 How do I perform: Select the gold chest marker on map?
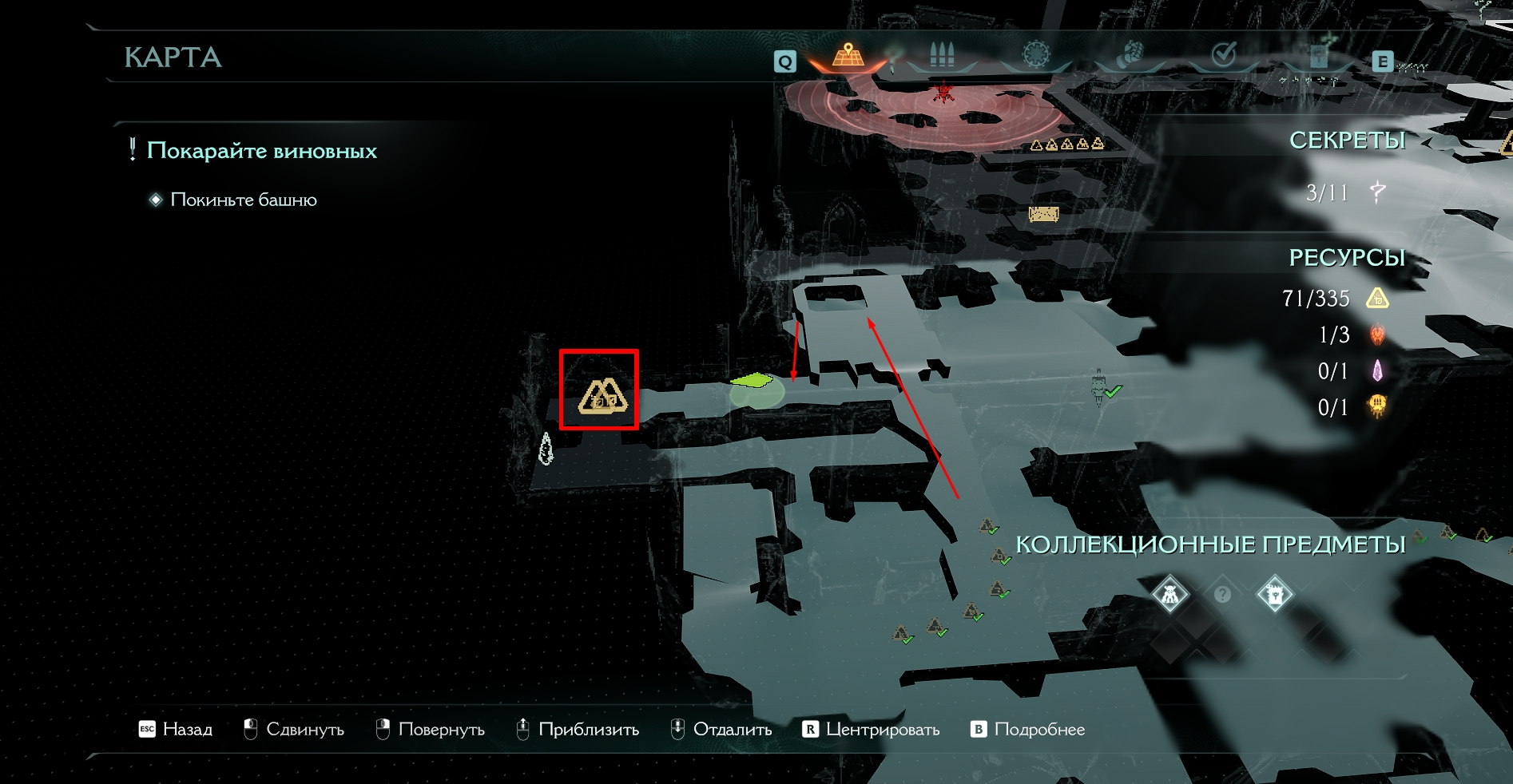[x=1043, y=214]
